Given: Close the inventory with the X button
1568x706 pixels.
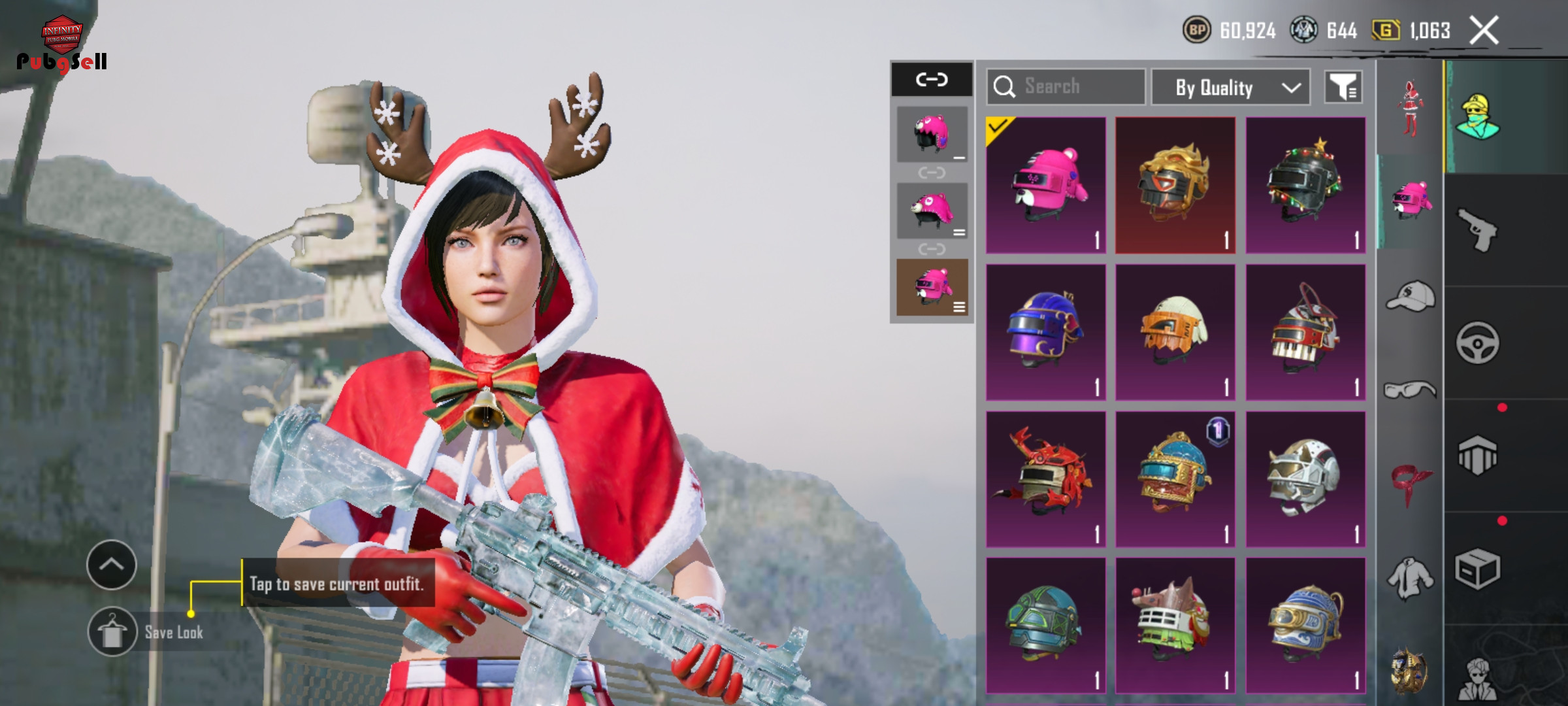Looking at the screenshot, I should [1484, 31].
